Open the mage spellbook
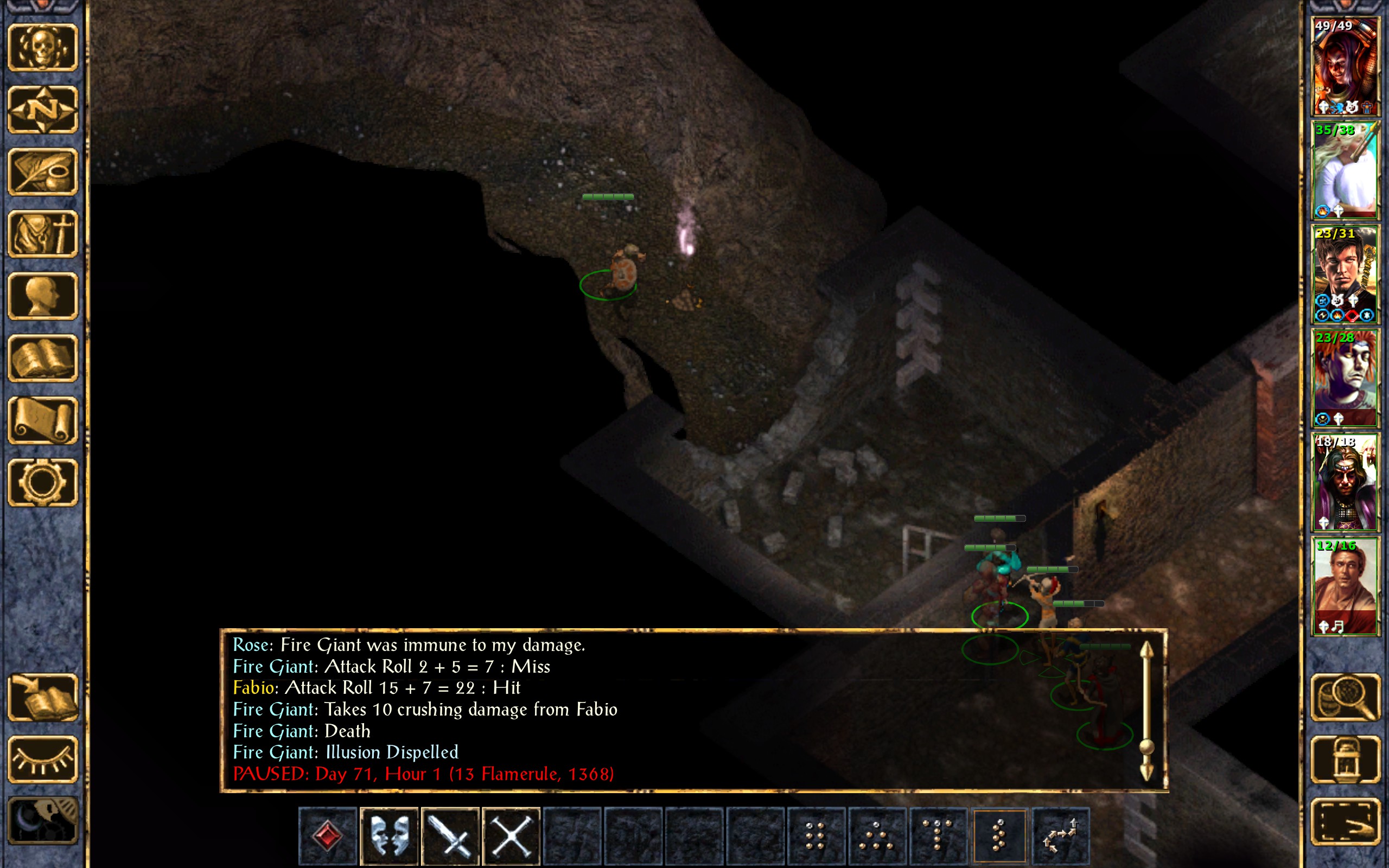This screenshot has width=1389, height=868. tap(43, 358)
